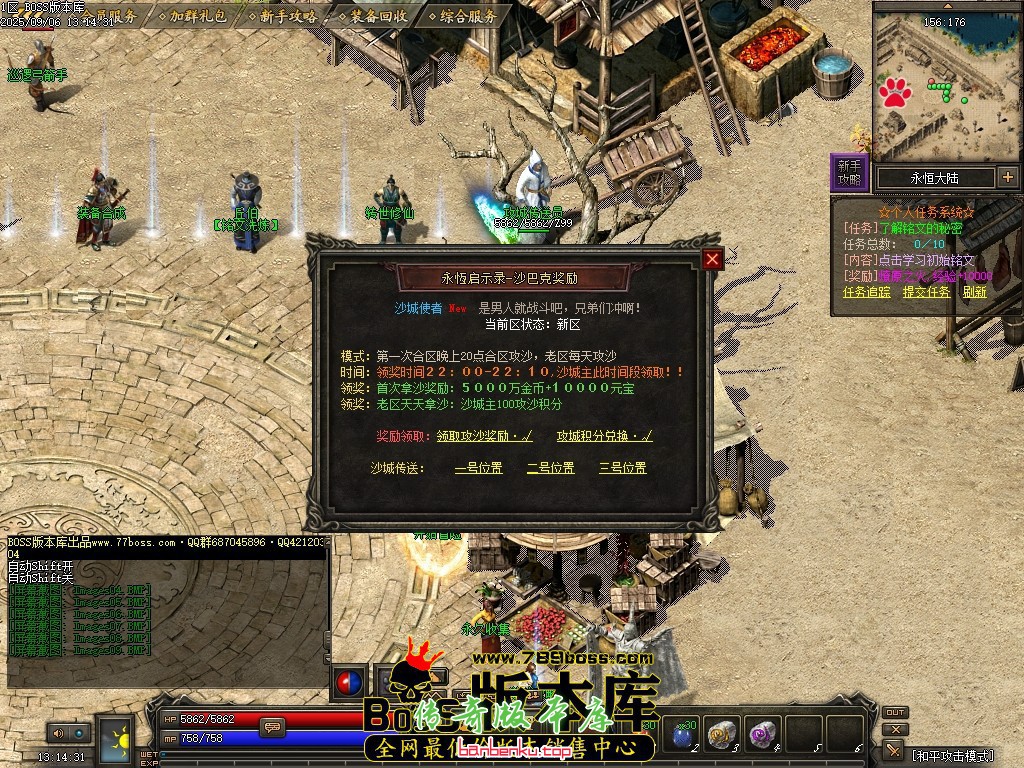Submit the quest via 提交任务
Image resolution: width=1024 pixels, height=768 pixels.
926,292
